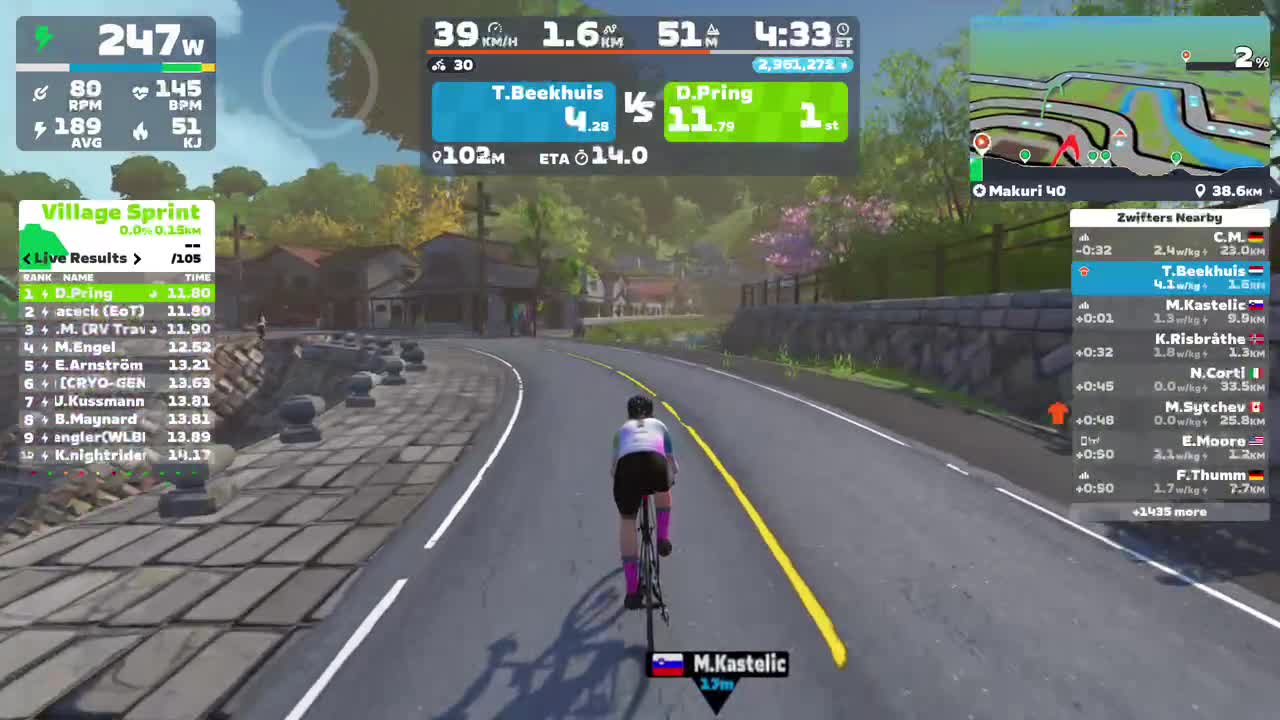
Task: Expand the left arrow on Live Results
Action: [x=26, y=258]
